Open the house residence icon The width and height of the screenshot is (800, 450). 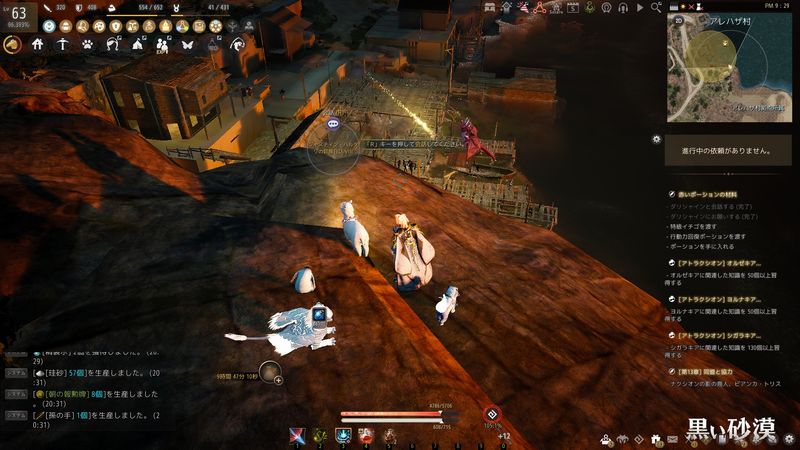point(38,44)
